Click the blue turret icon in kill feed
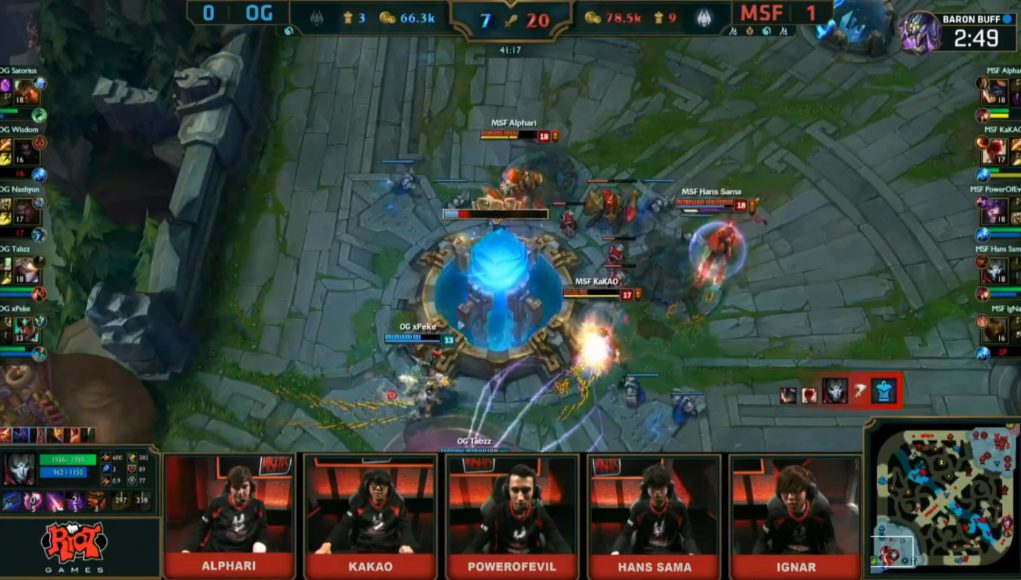 884,391
